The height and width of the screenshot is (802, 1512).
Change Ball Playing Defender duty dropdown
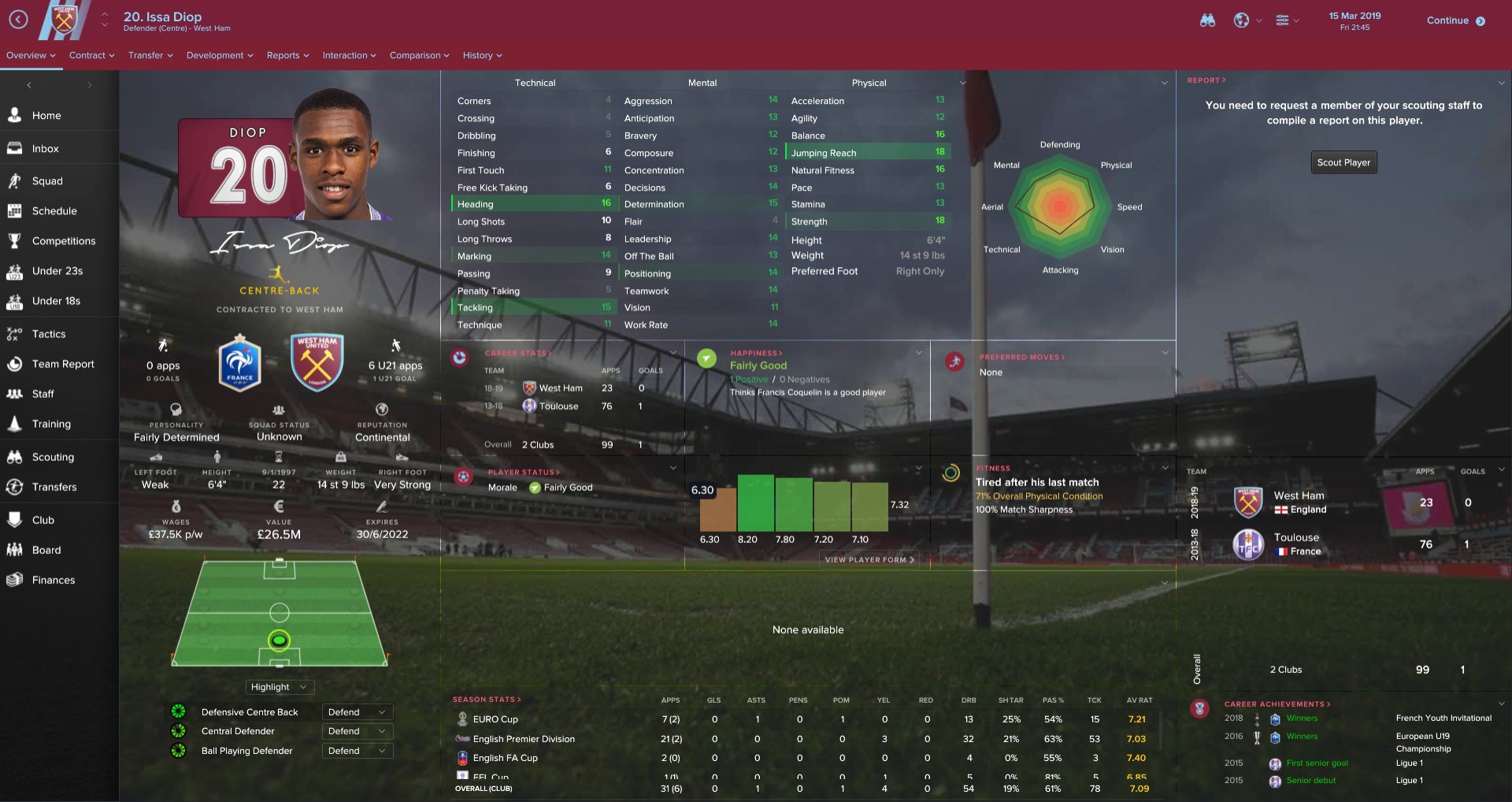[357, 751]
